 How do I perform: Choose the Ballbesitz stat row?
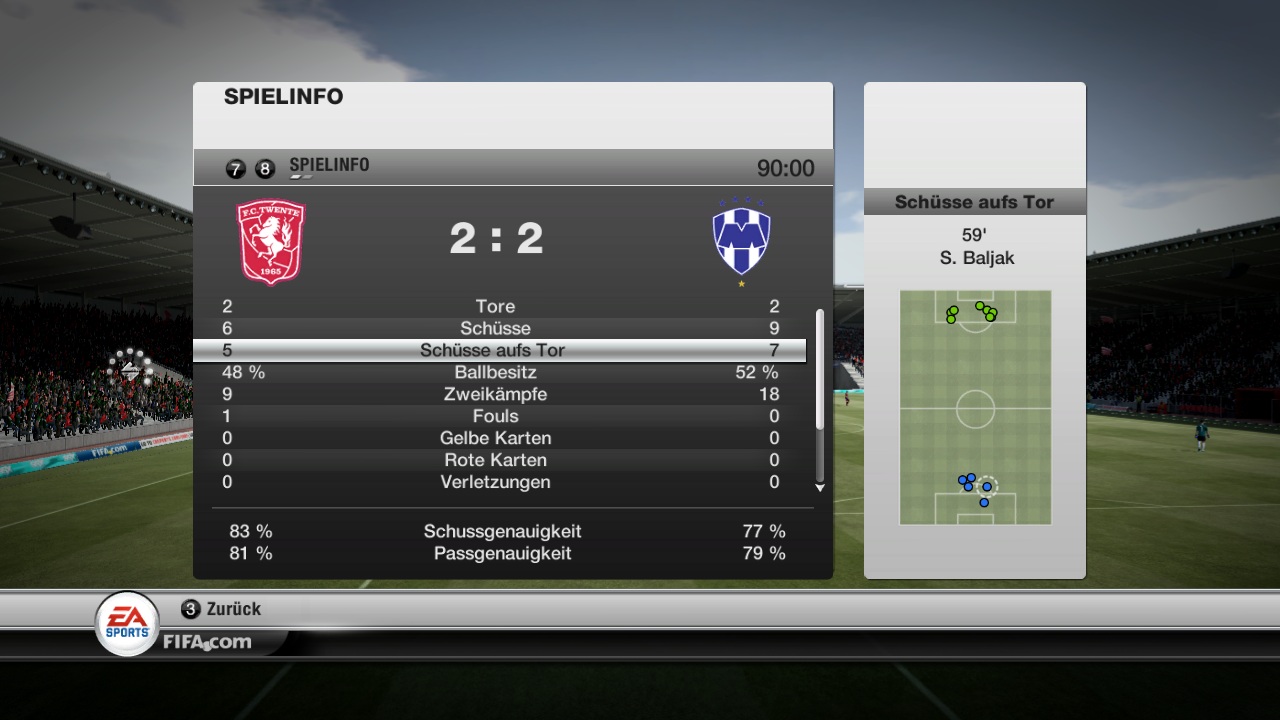[x=496, y=372]
